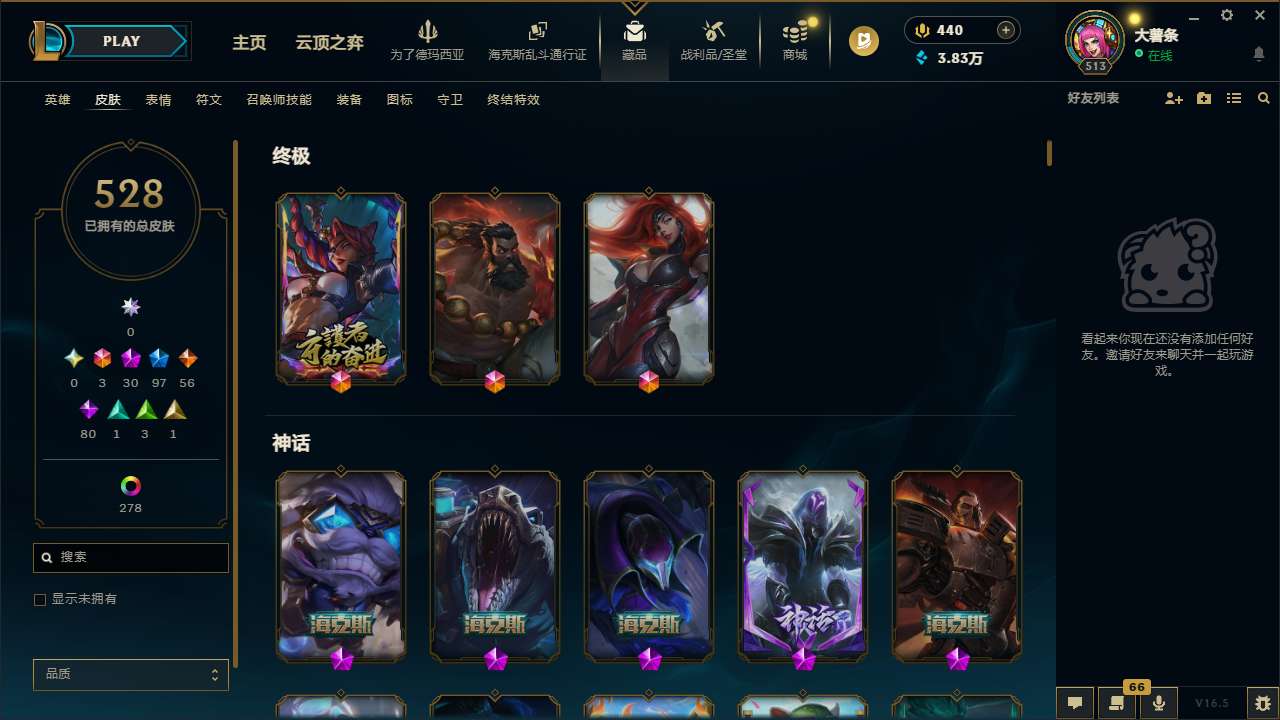Click inside the 搜索 search field
The width and height of the screenshot is (1280, 720).
pyautogui.click(x=130, y=557)
